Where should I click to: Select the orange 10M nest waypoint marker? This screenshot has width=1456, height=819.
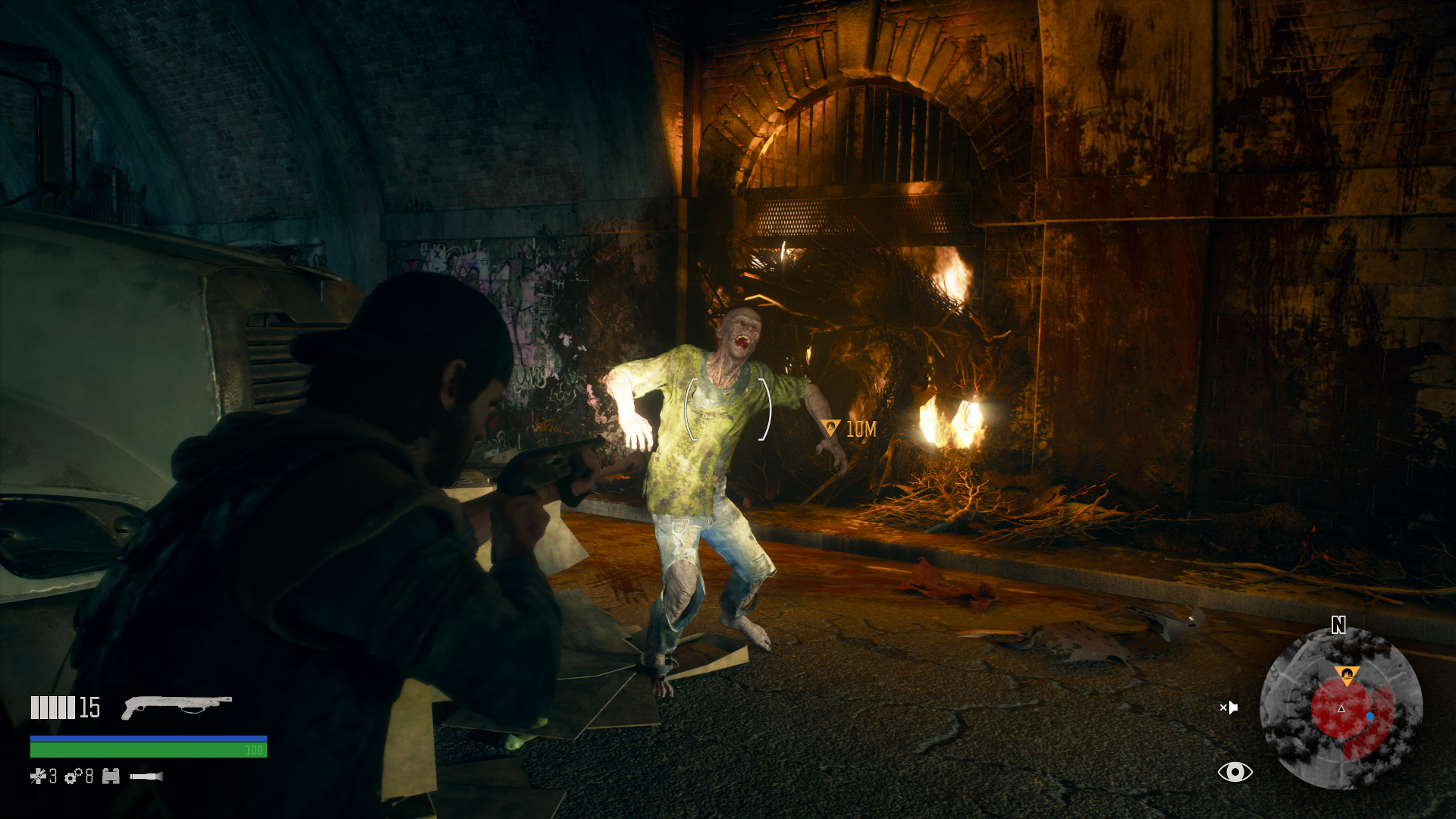[831, 428]
